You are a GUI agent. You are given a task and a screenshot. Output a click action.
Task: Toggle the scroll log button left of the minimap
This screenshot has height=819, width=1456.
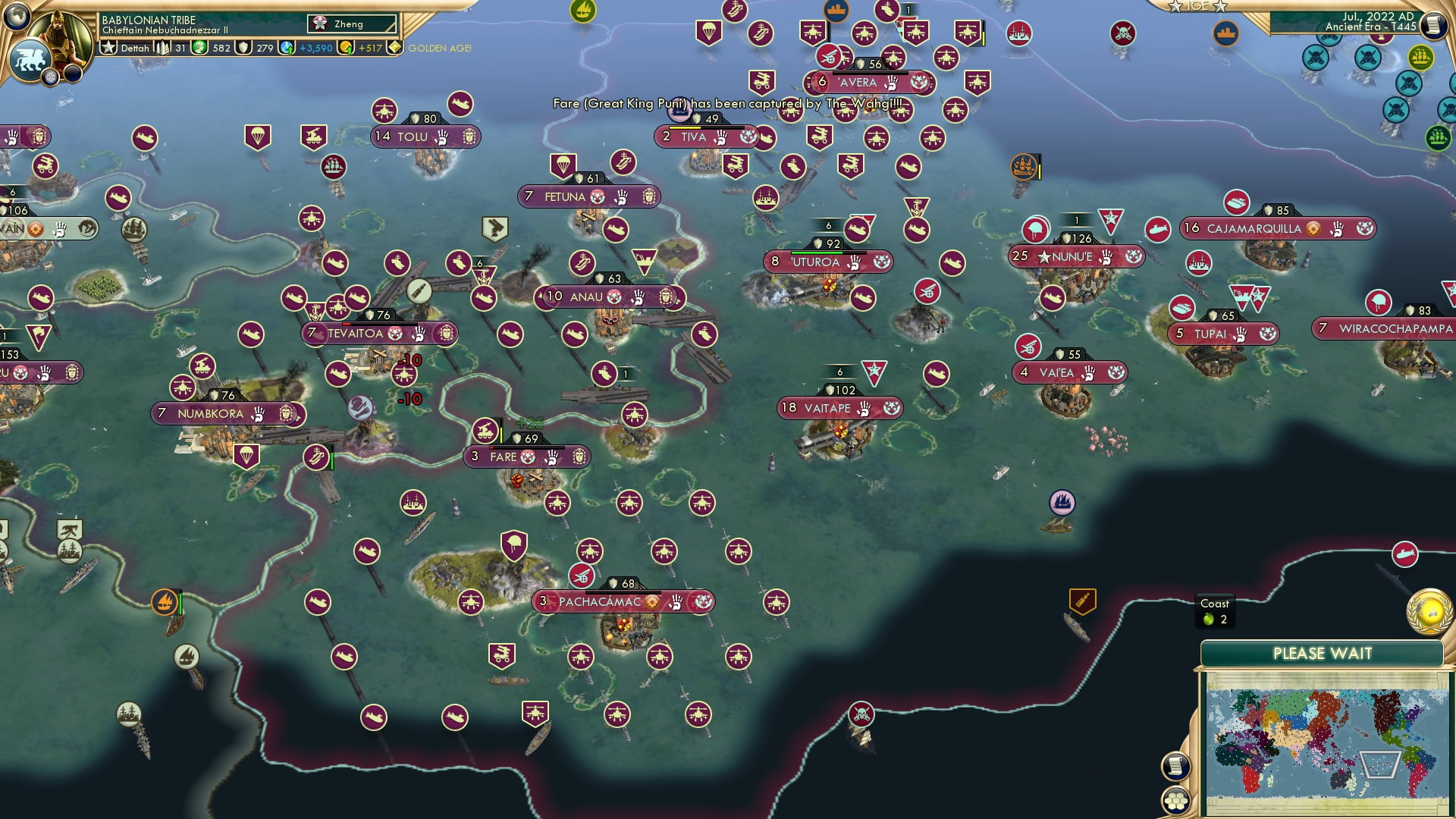pyautogui.click(x=1175, y=764)
